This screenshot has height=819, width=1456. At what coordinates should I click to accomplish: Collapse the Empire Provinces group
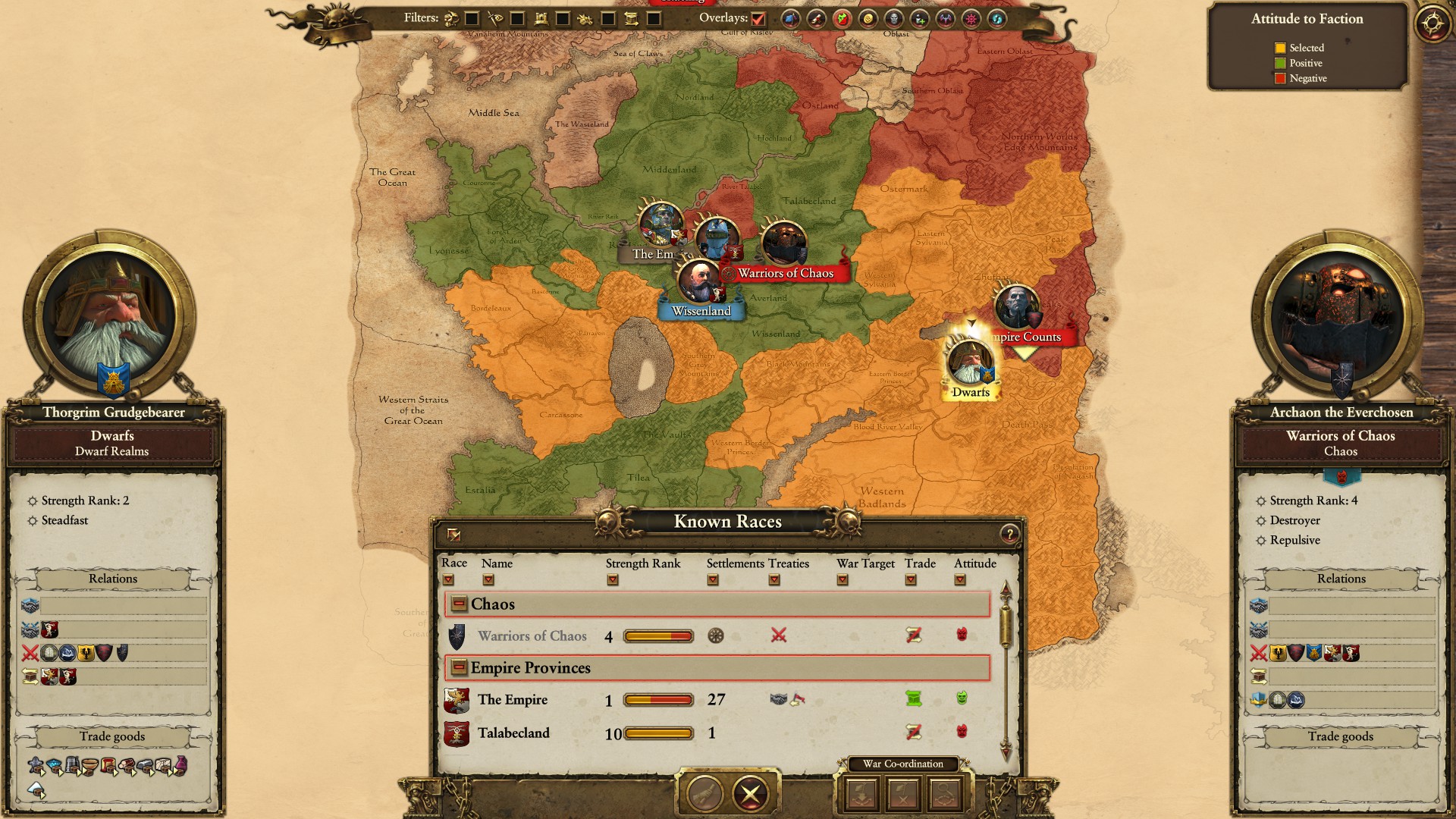click(458, 667)
